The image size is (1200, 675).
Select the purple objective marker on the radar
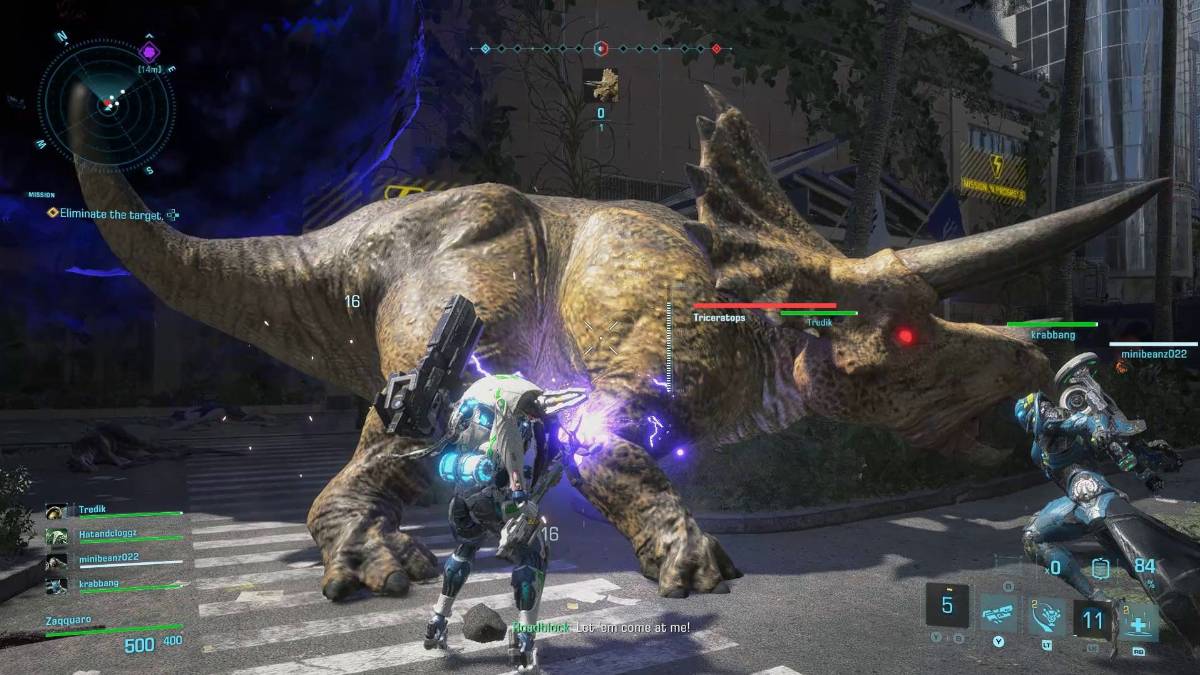(149, 51)
